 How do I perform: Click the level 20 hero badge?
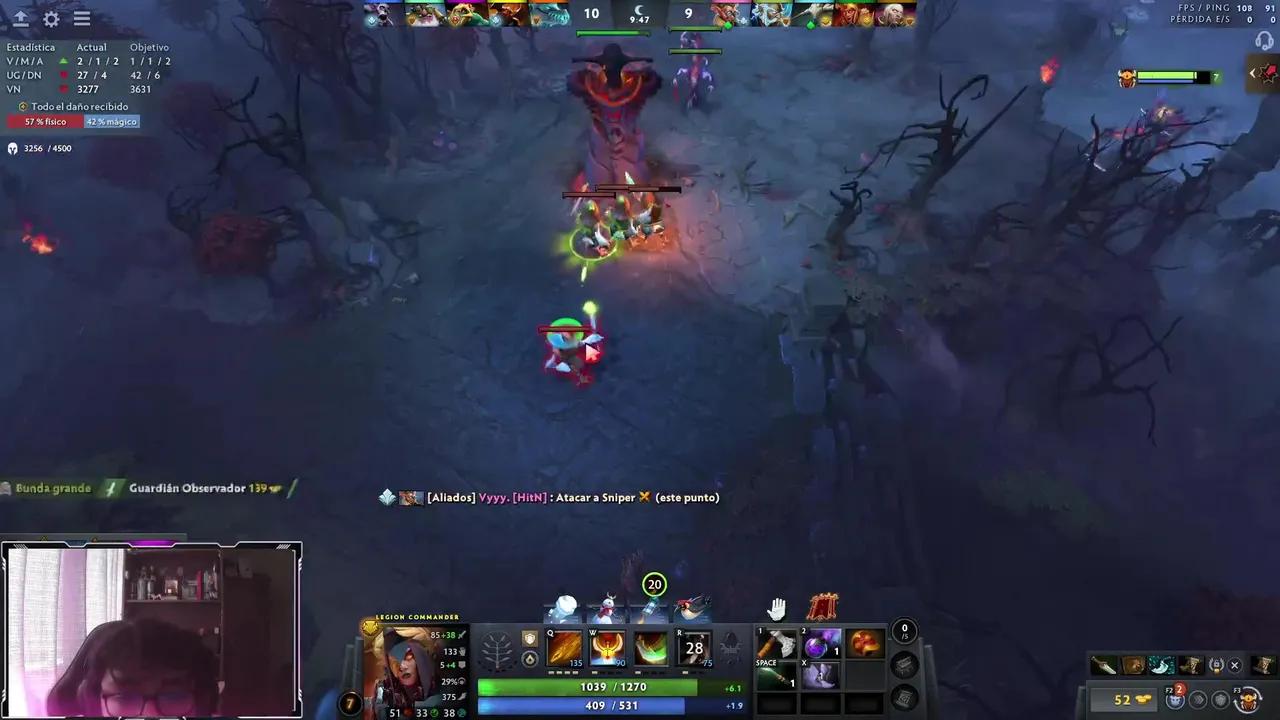(654, 584)
